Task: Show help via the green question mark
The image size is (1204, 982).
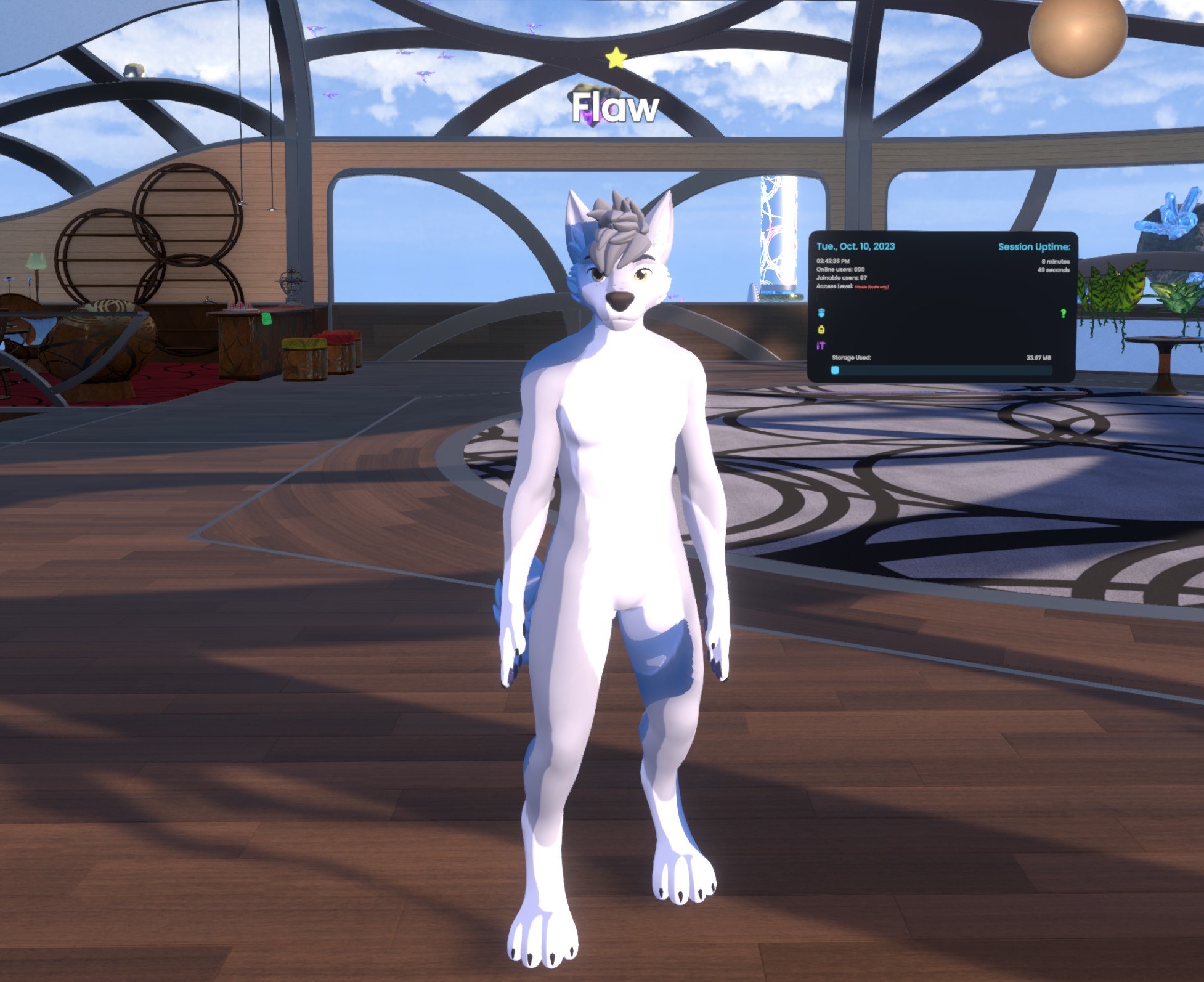Action: 1063,314
